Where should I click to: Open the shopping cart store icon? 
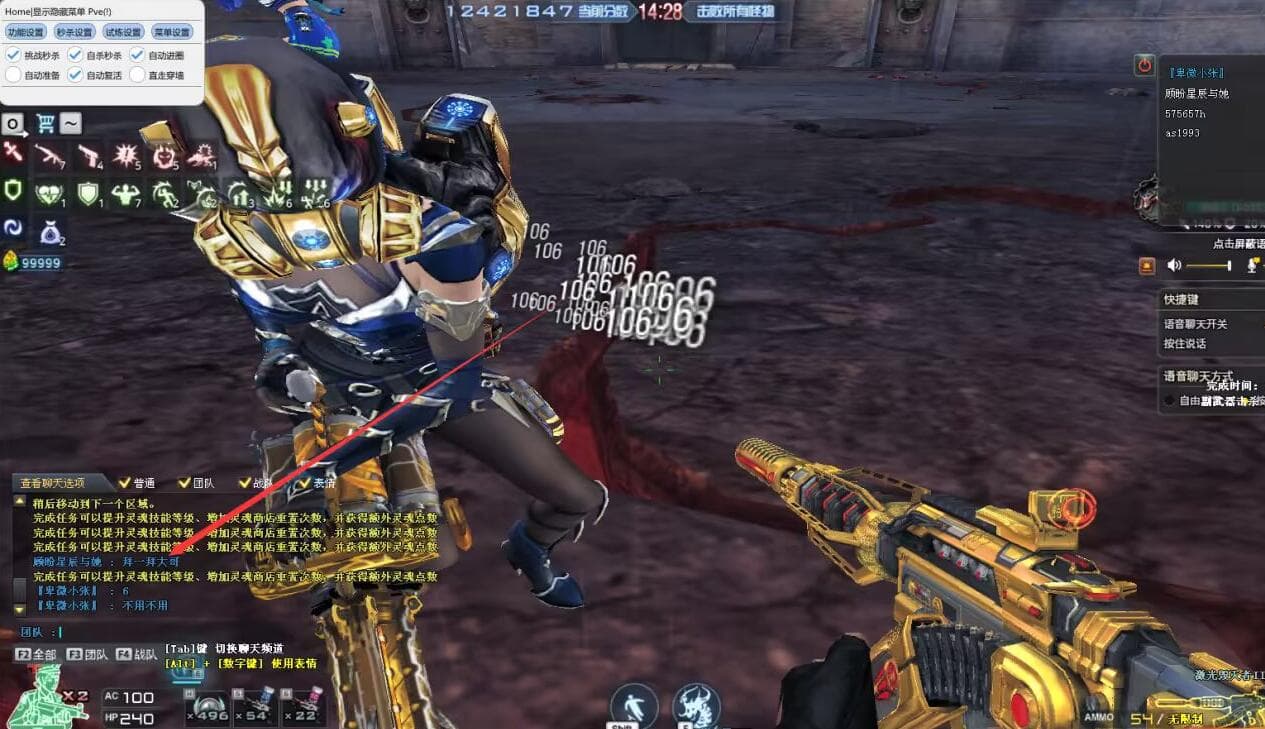[x=45, y=124]
